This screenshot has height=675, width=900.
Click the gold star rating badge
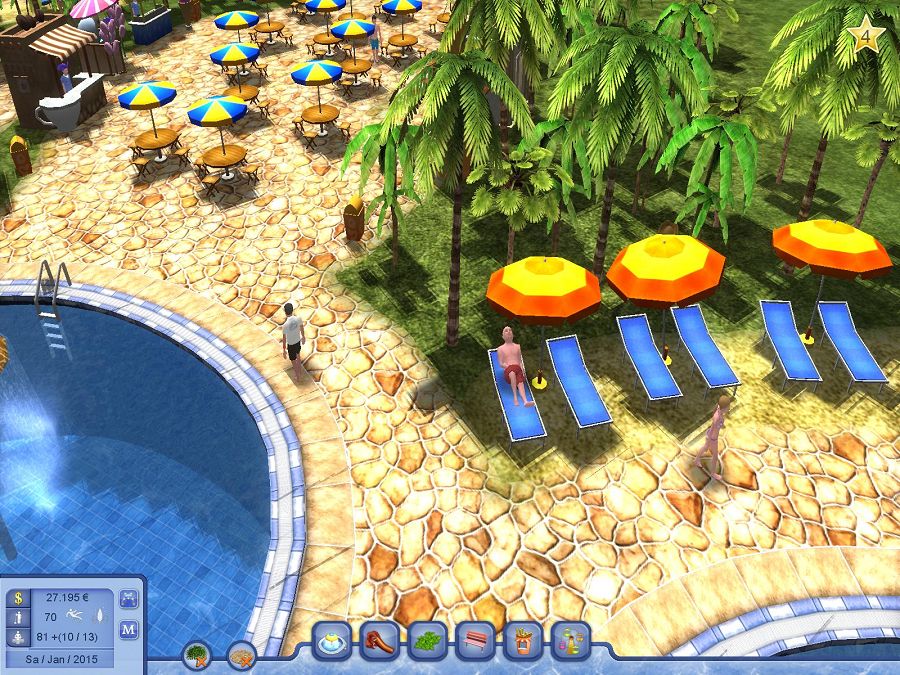pyautogui.click(x=864, y=36)
